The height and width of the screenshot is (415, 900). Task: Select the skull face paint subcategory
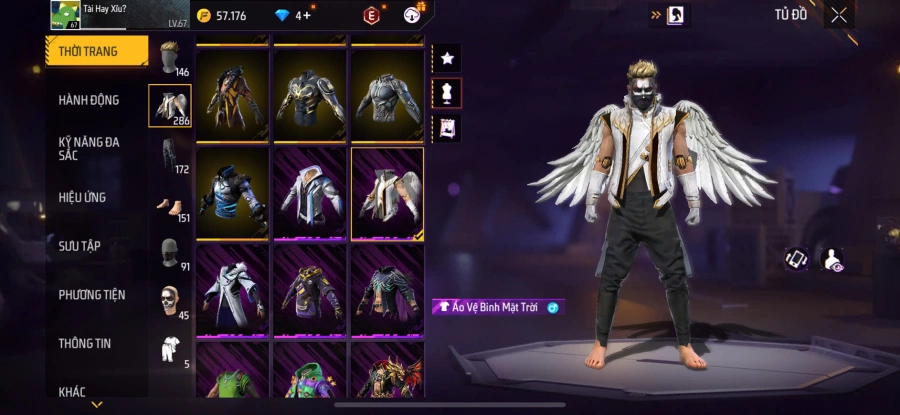click(x=170, y=302)
